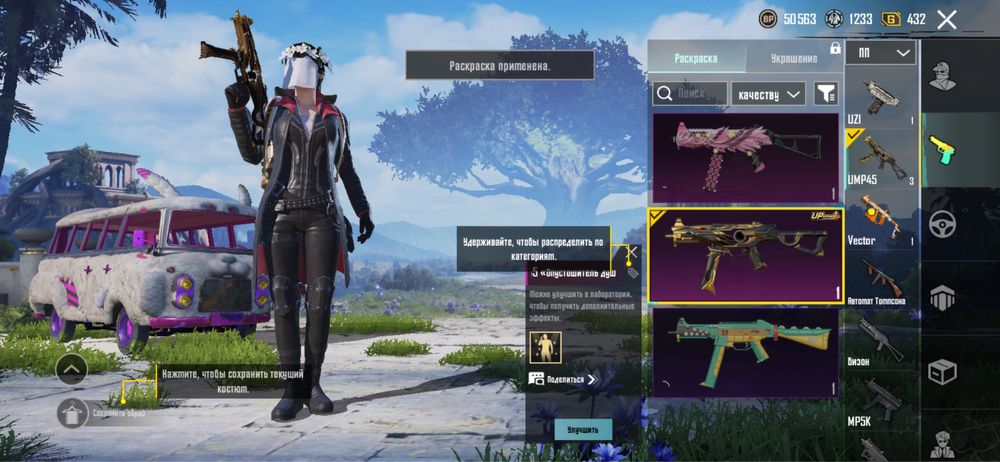Viewport: 1000px width, 462px height.
Task: Save the current outfit with the hanger icon
Action: [72, 412]
